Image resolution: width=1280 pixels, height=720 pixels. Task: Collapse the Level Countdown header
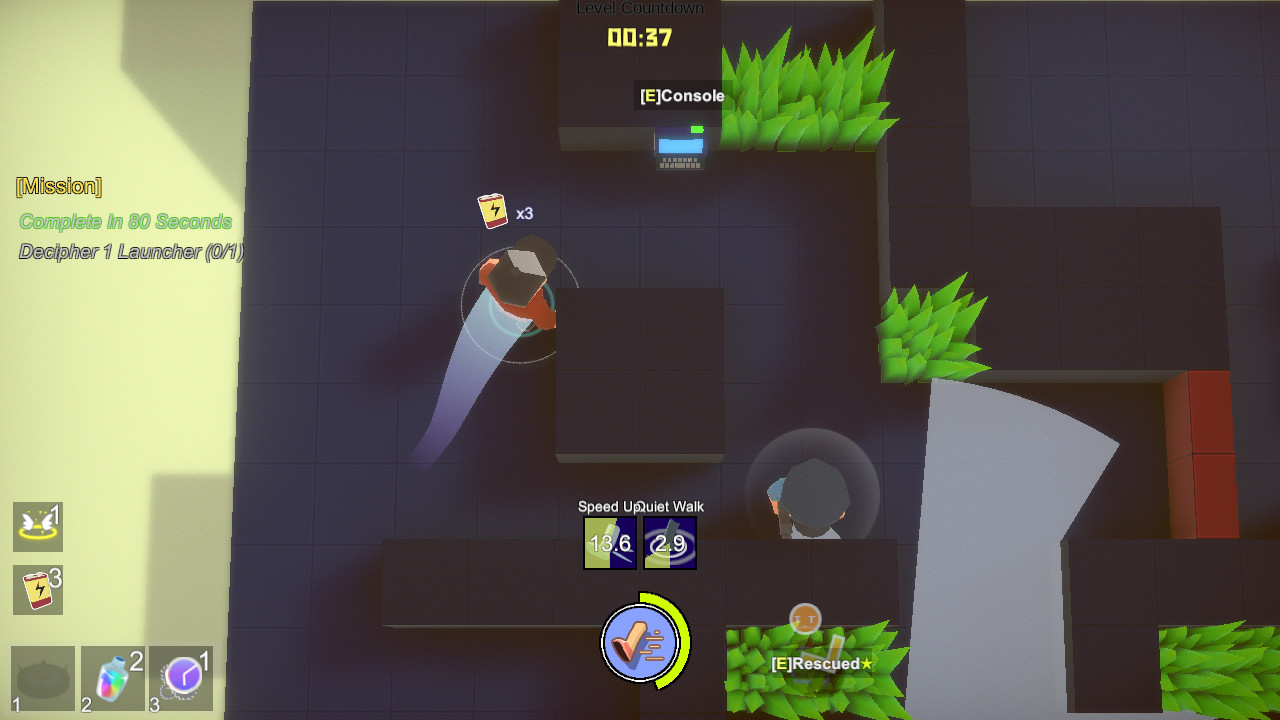click(x=639, y=7)
